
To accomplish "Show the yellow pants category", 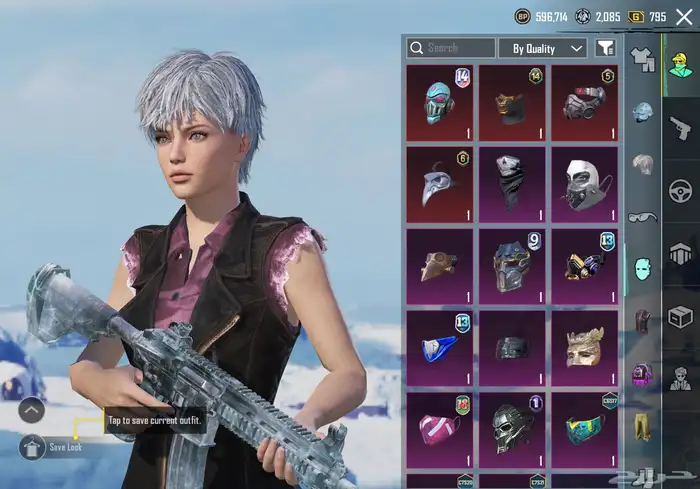I will point(643,427).
